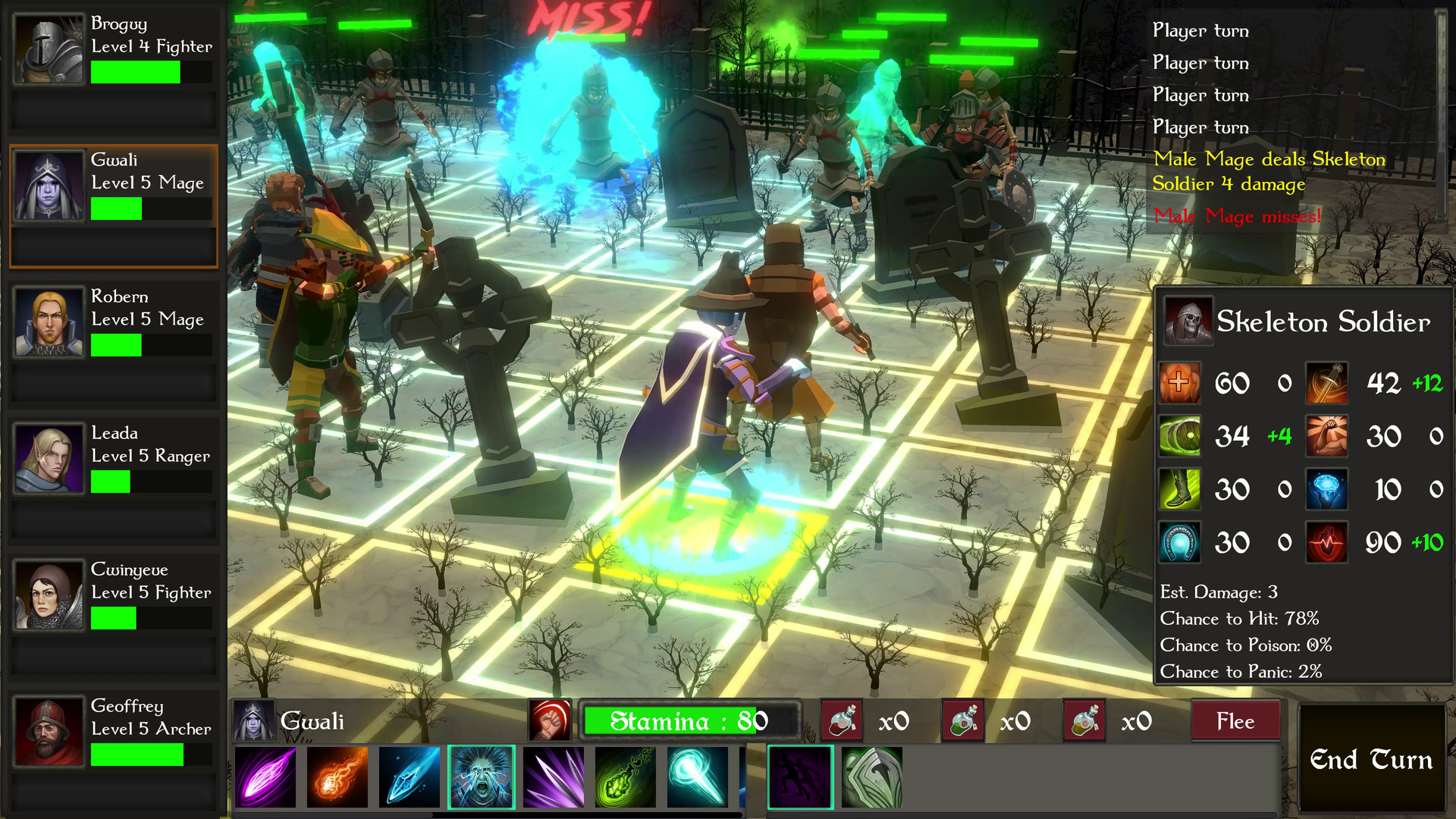
Task: Expand Broguy's status panel below his portrait
Action: point(113,110)
